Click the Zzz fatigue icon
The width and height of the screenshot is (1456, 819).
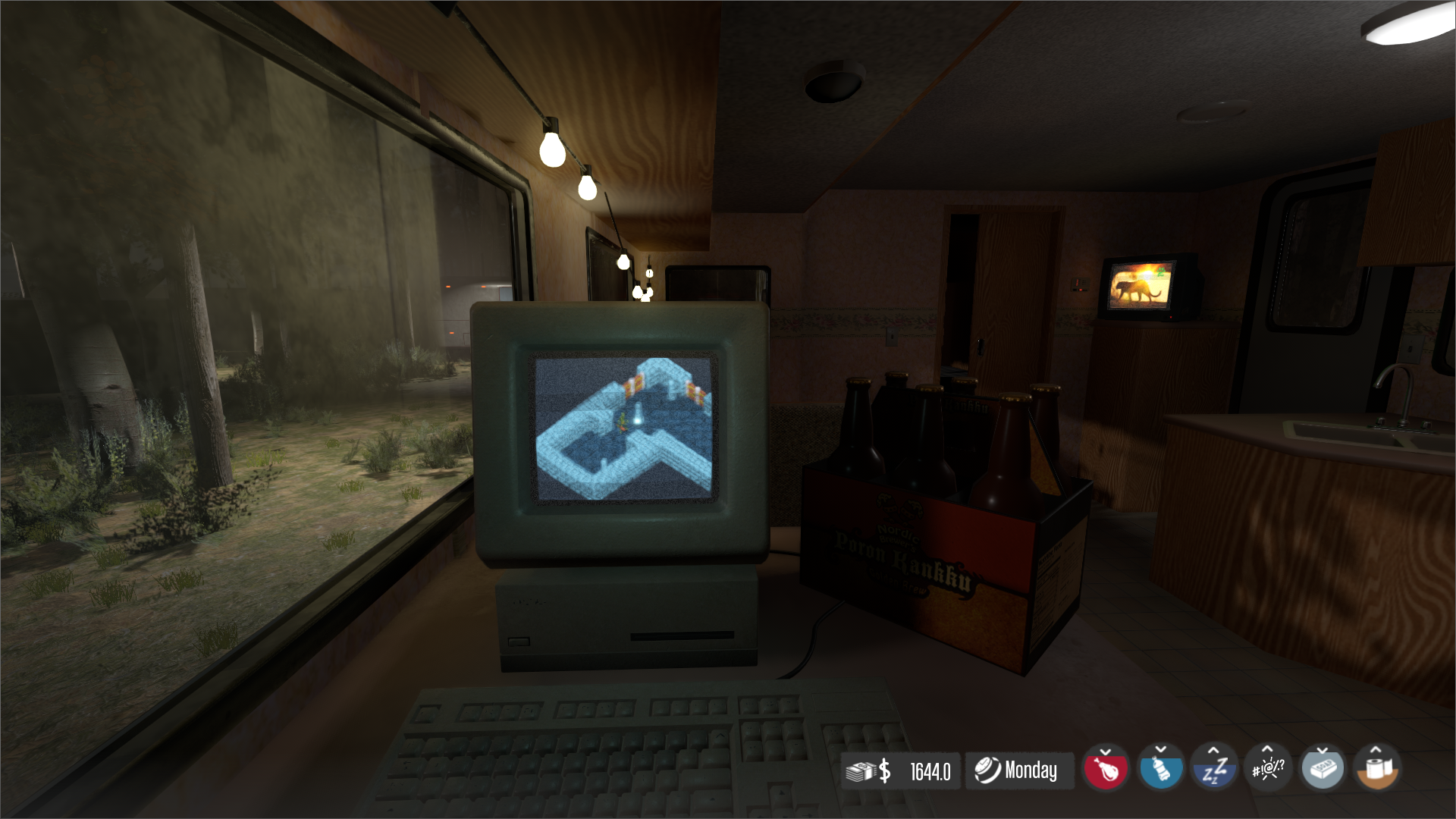tap(1213, 771)
